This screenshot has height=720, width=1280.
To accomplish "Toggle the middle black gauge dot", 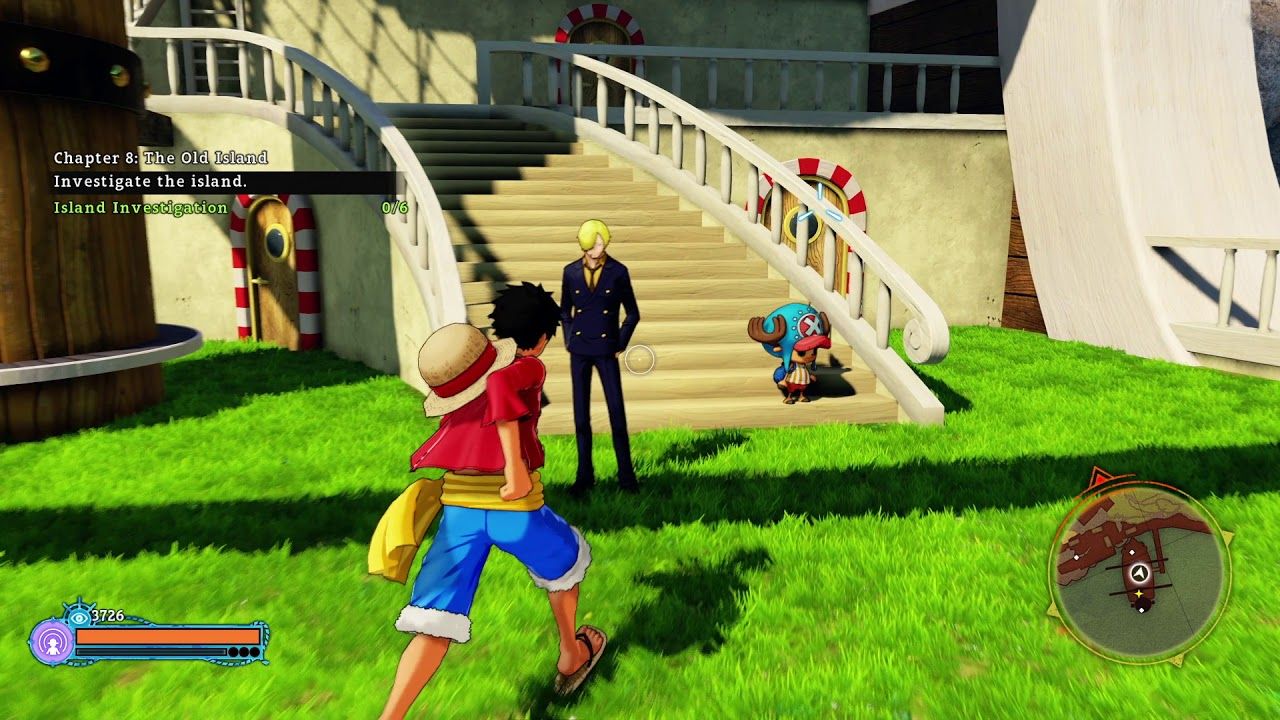I will 243,651.
